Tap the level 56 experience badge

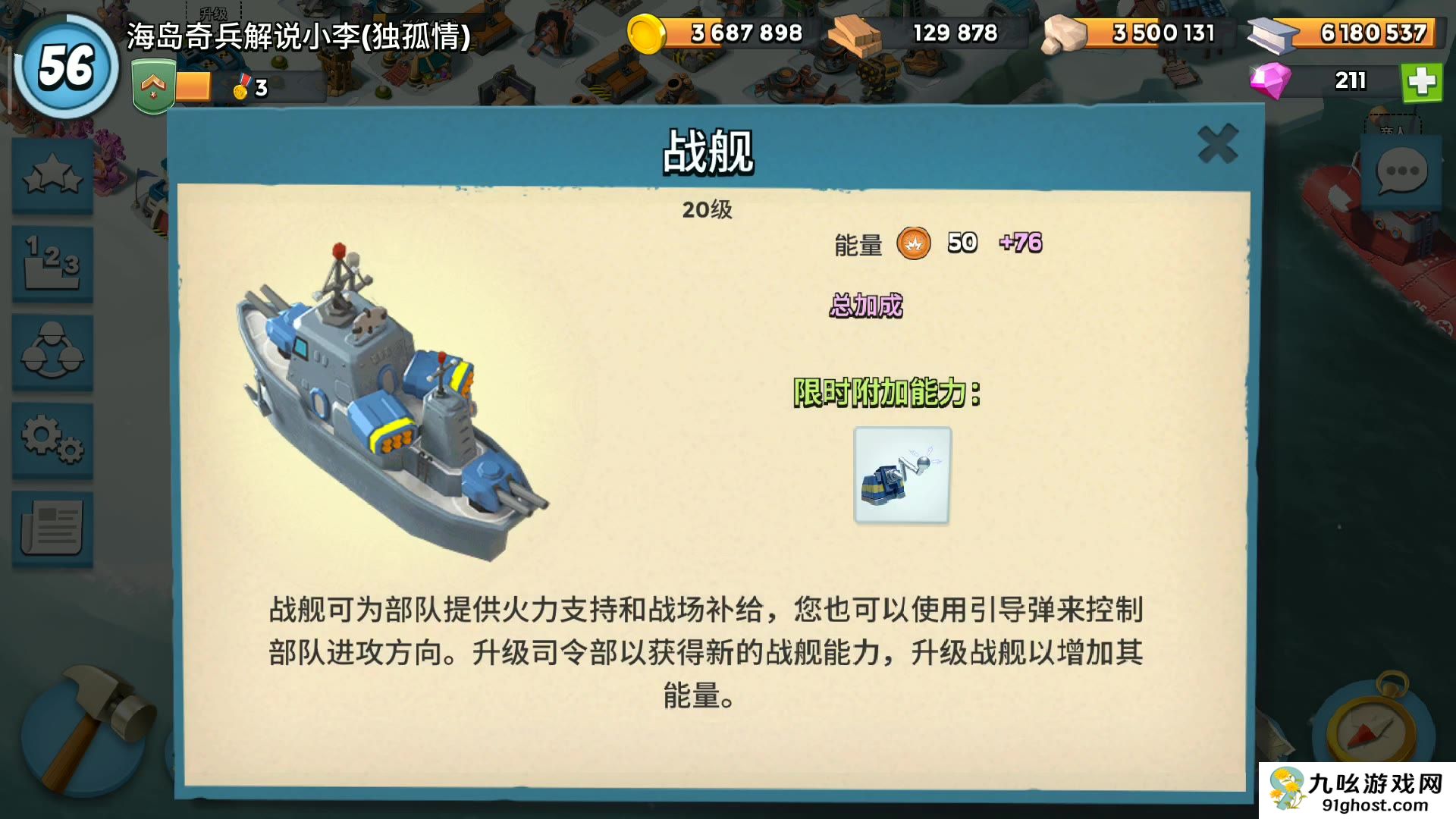click(67, 67)
